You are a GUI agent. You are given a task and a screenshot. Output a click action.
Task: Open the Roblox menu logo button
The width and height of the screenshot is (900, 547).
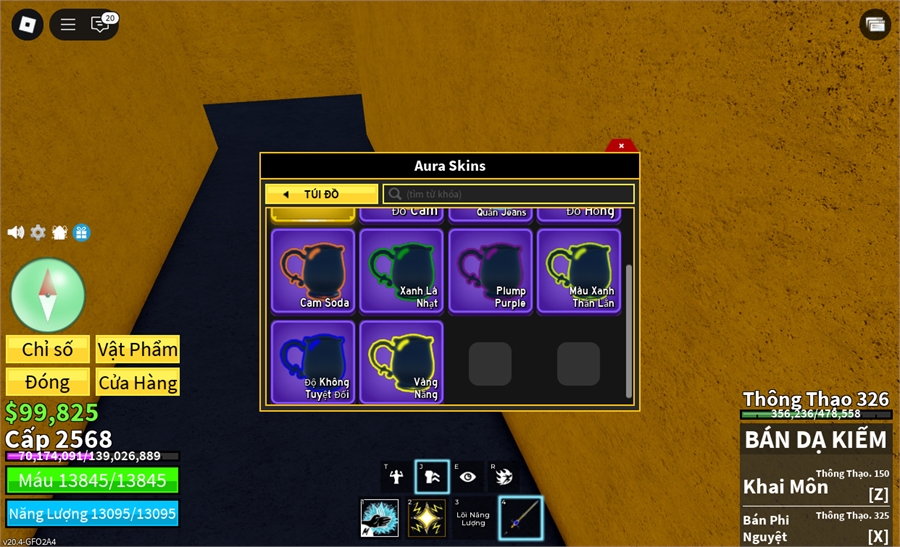point(27,25)
